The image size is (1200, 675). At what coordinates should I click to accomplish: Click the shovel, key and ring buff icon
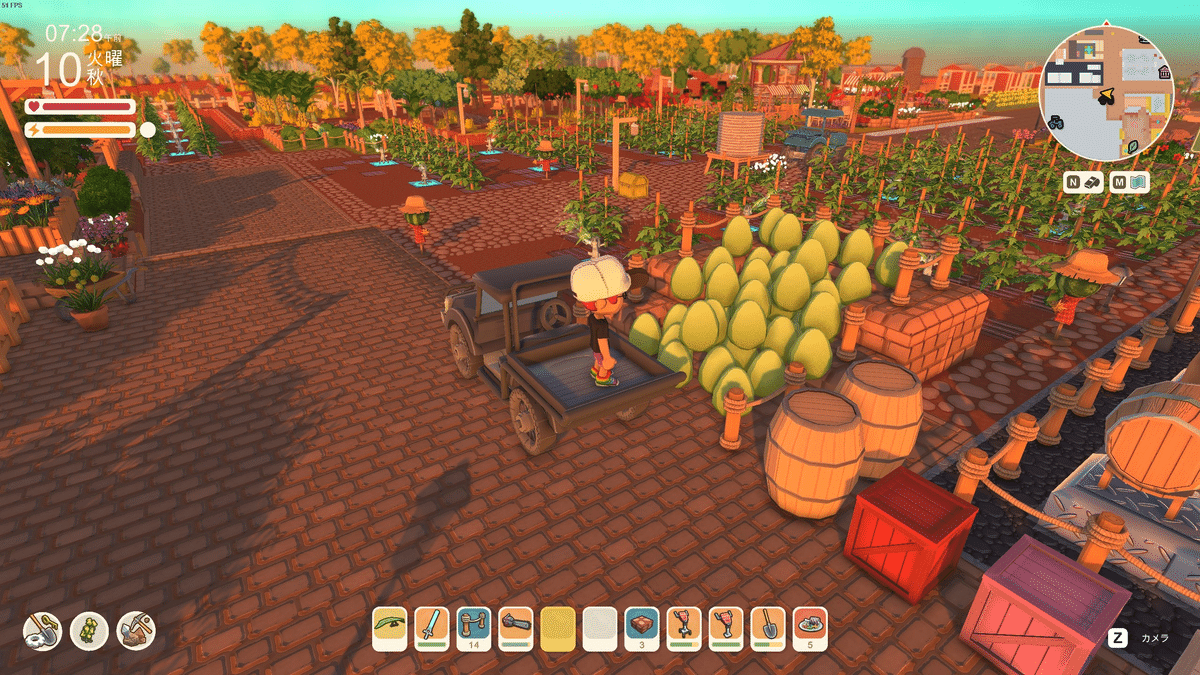[x=43, y=630]
